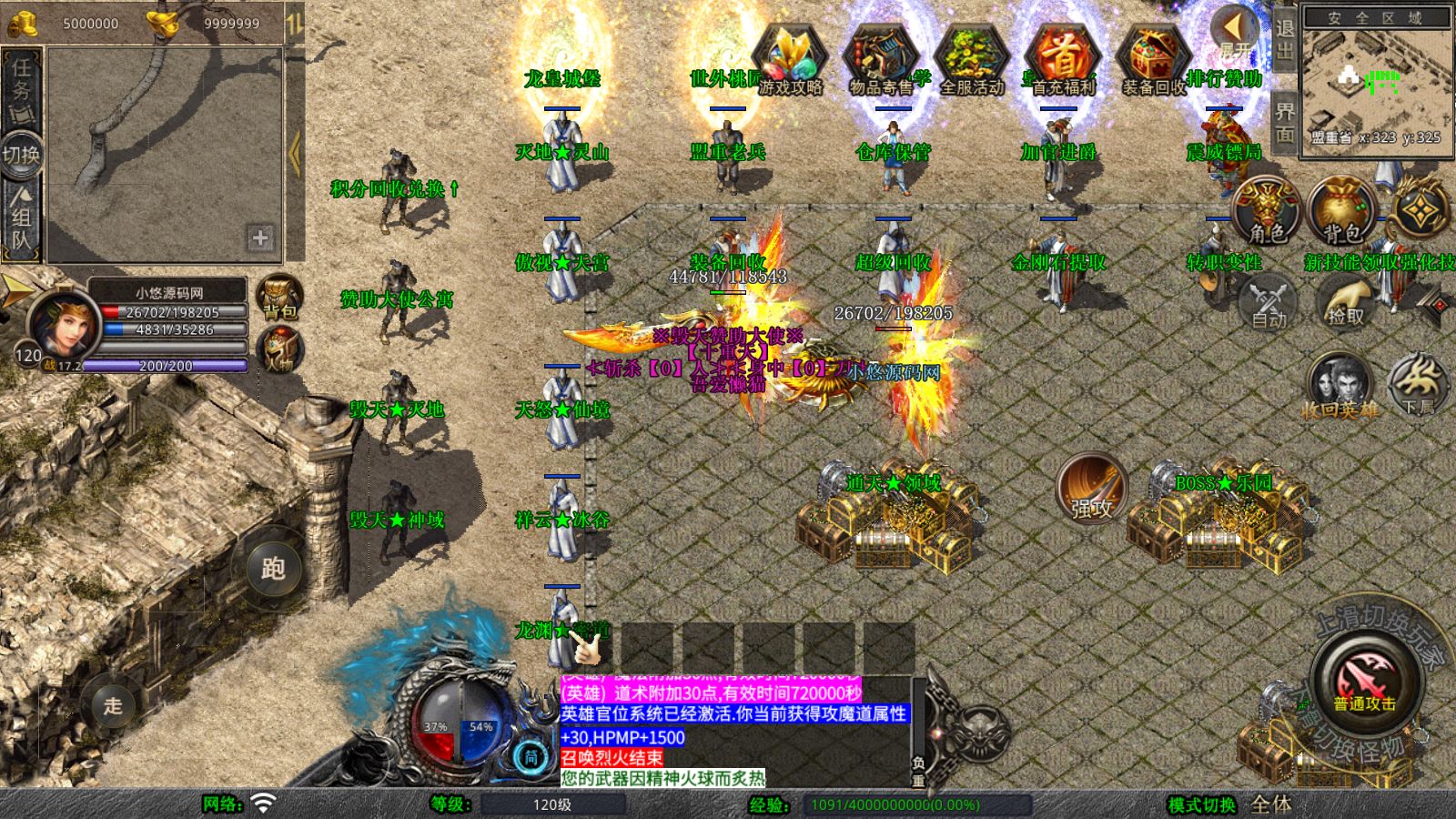This screenshot has height=819, width=1456.
Task: Open the 物品寄售 consignment shop
Action: tap(881, 60)
